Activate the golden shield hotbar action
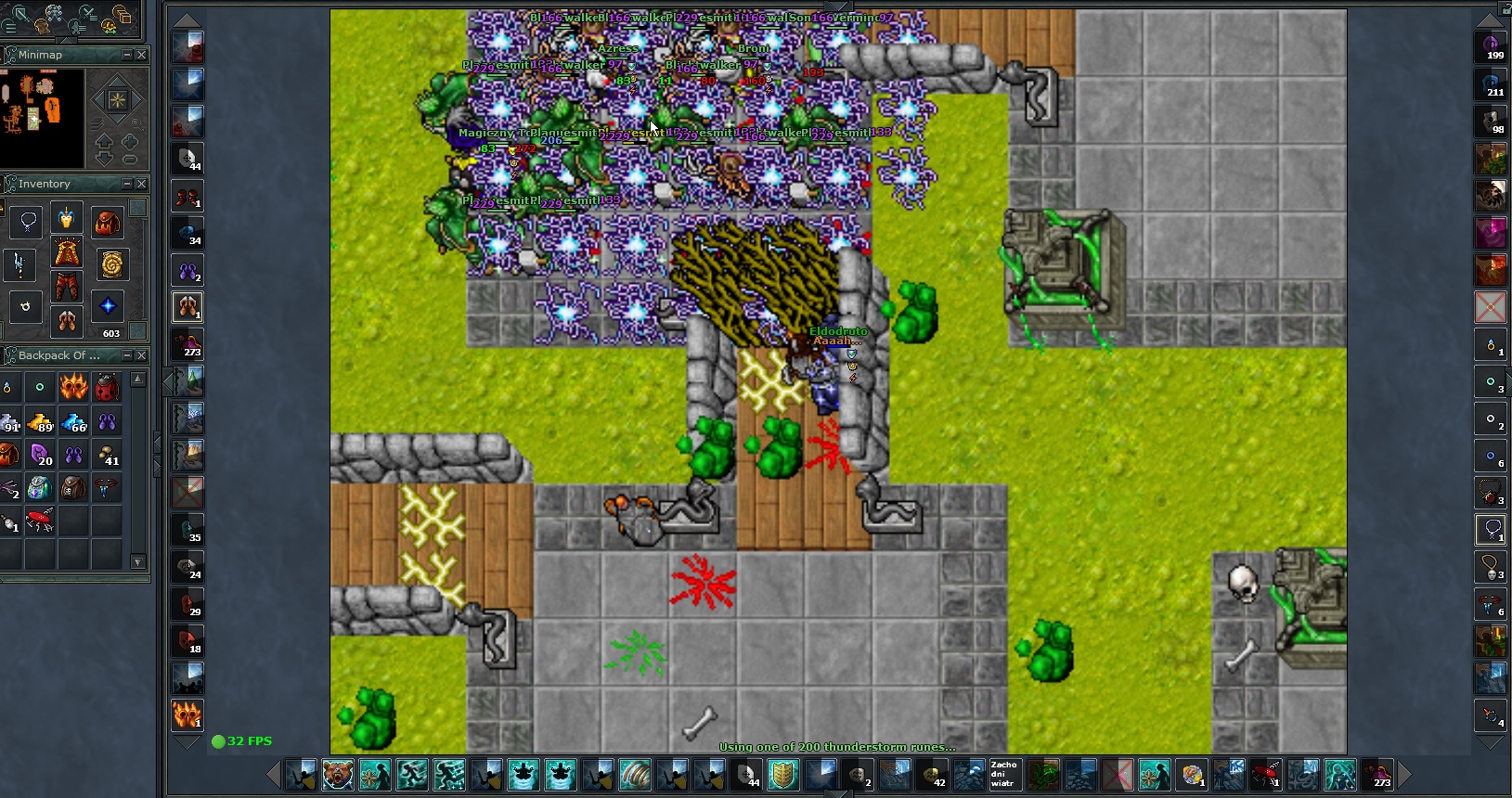This screenshot has width=1512, height=798. click(783, 775)
